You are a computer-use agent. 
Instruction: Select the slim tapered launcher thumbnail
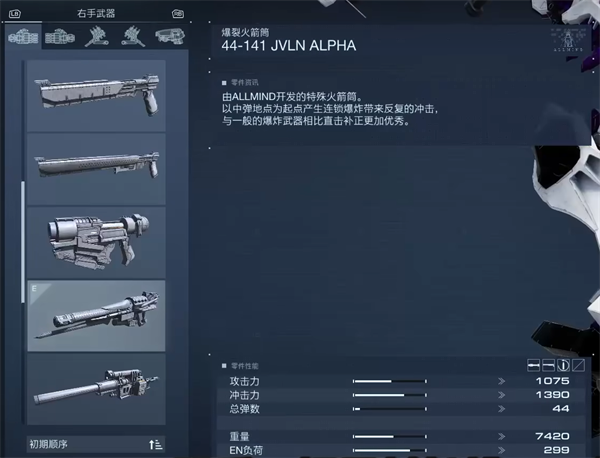point(97,167)
